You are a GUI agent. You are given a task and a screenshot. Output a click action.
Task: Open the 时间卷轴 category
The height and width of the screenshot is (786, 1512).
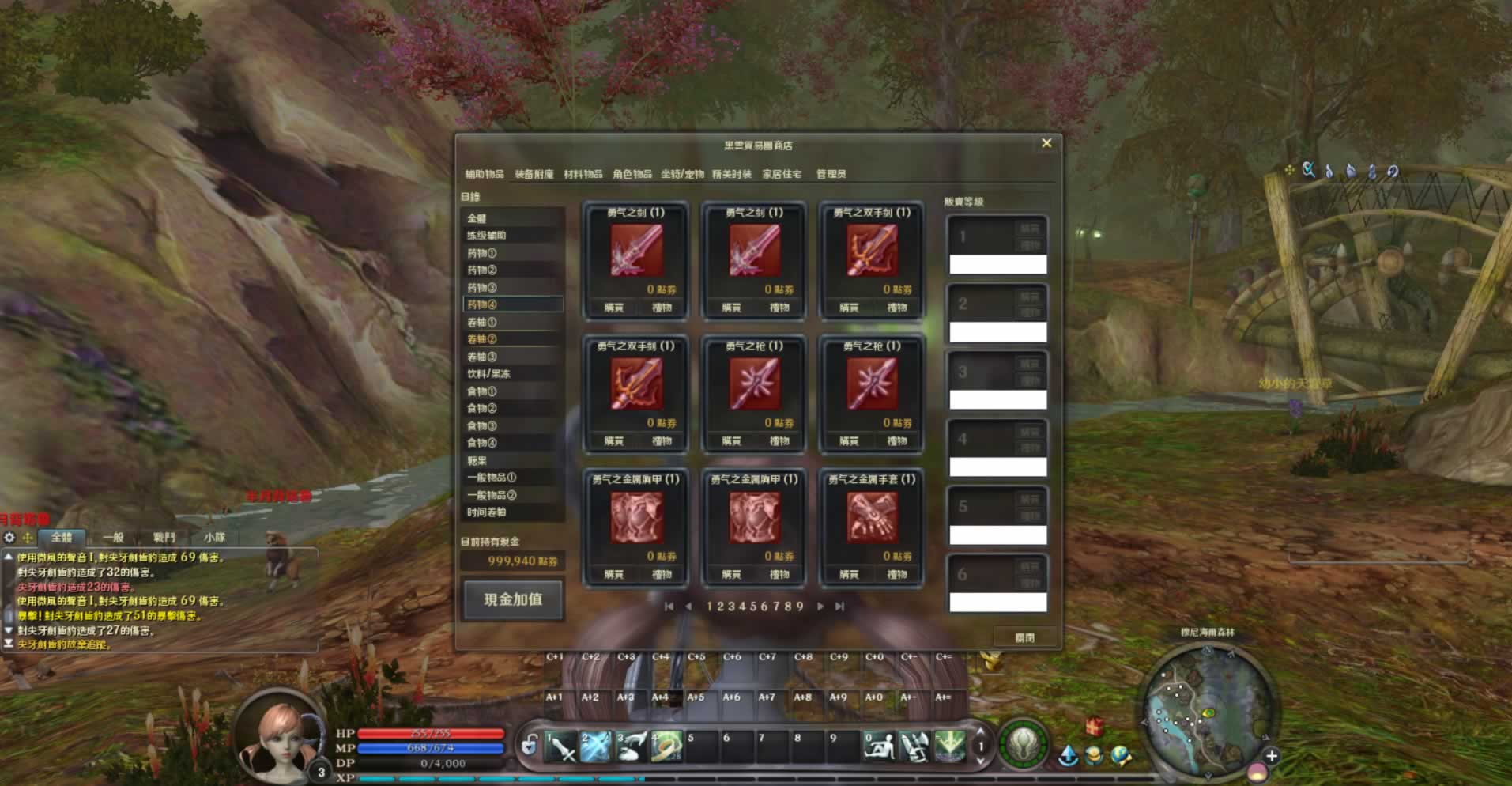[x=487, y=512]
